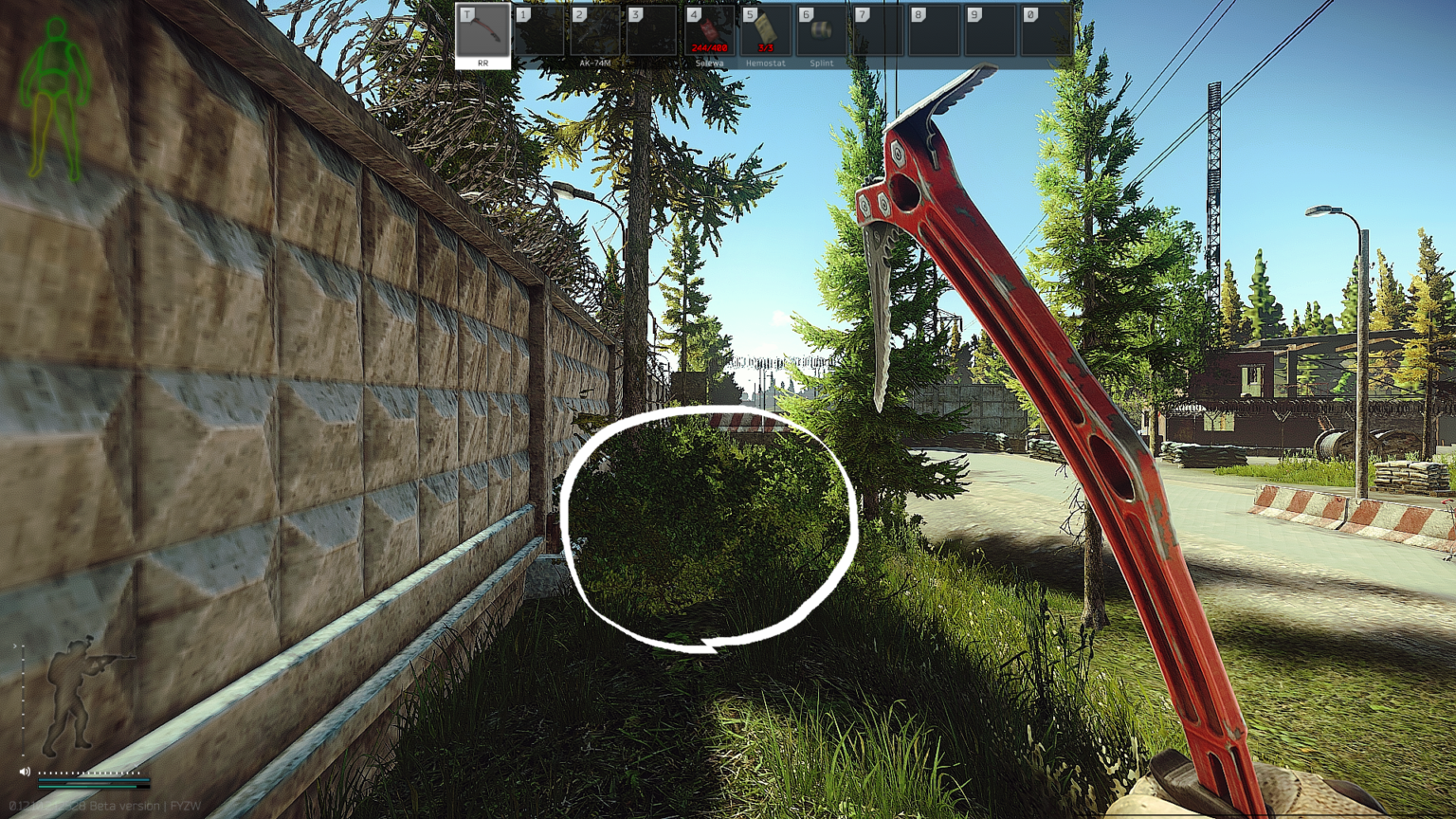Click the green body health silhouette
Screen dimensions: 1456x819
pyautogui.click(x=57, y=97)
